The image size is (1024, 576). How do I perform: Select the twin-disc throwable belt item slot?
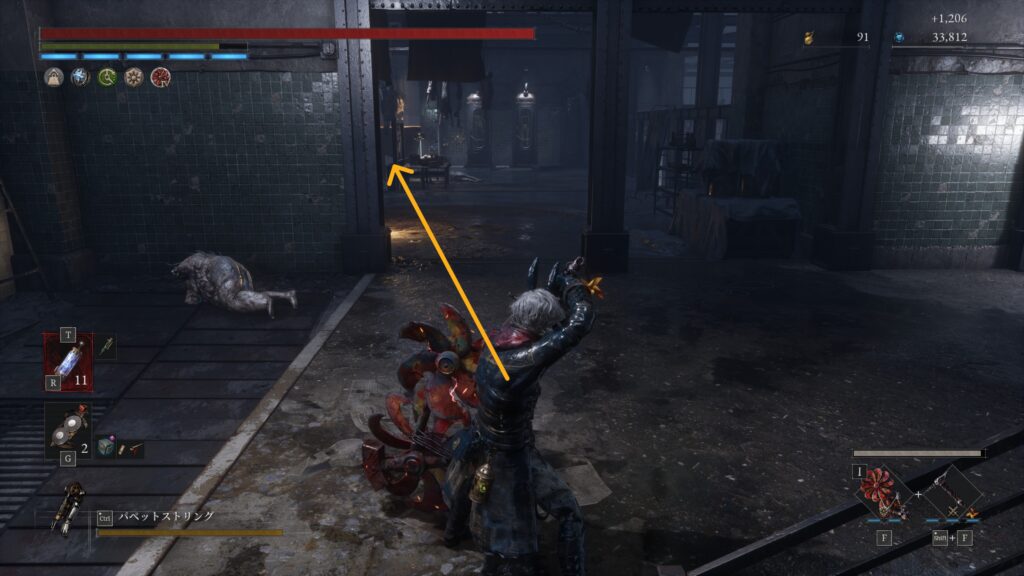68,431
